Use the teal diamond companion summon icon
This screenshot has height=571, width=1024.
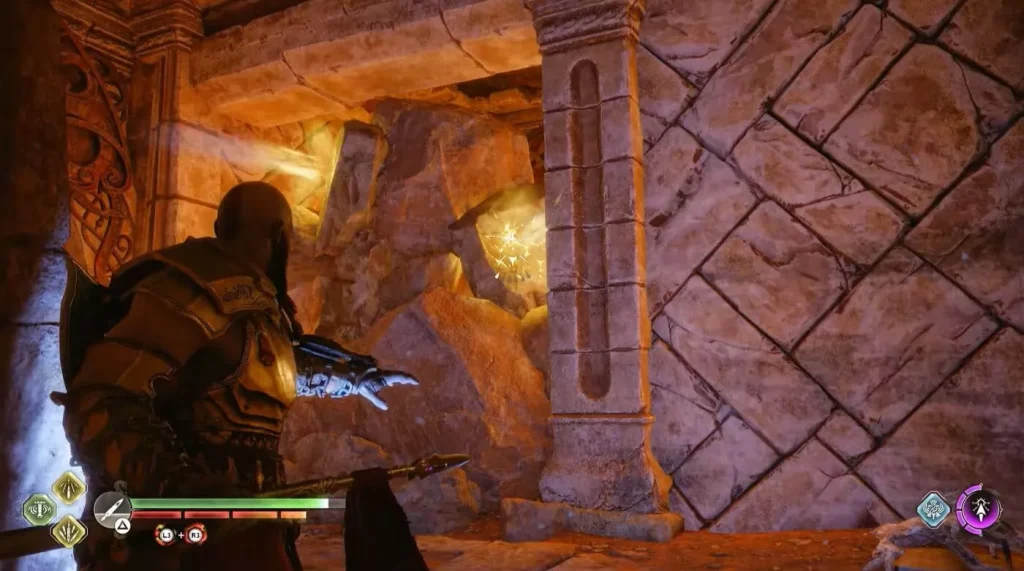click(934, 509)
